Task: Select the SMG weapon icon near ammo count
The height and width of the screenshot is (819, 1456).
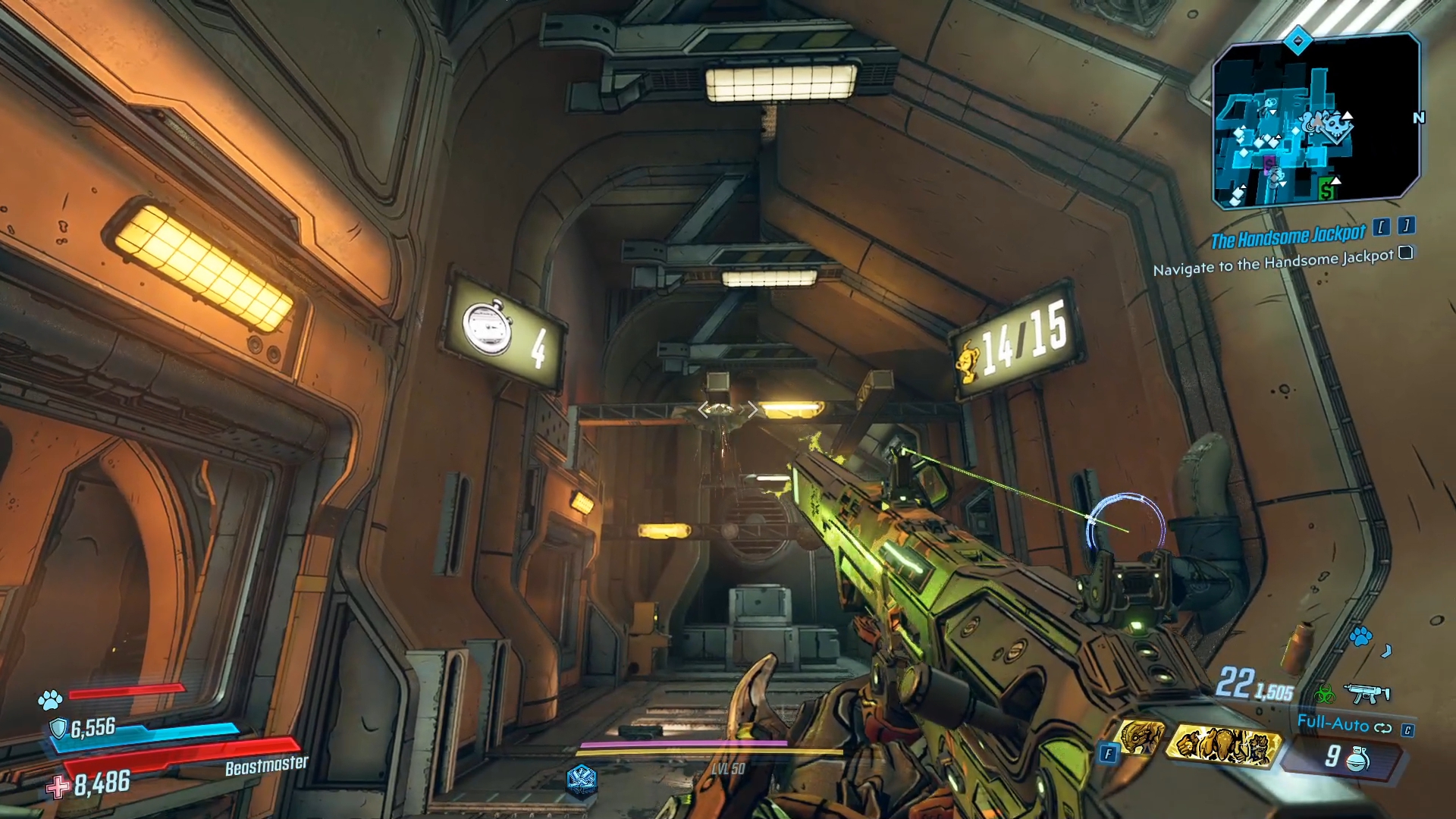Action: click(1367, 694)
